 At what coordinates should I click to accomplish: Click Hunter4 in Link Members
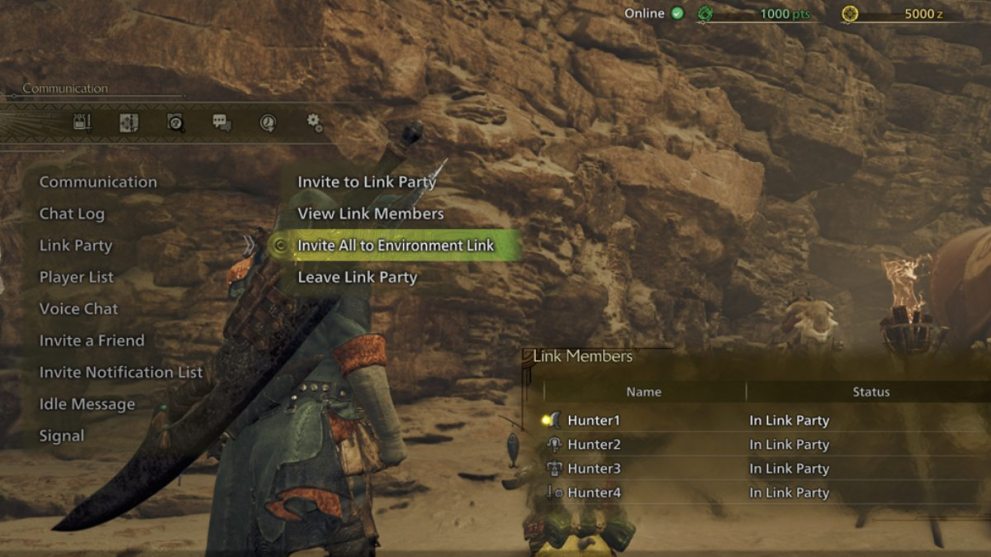(595, 493)
